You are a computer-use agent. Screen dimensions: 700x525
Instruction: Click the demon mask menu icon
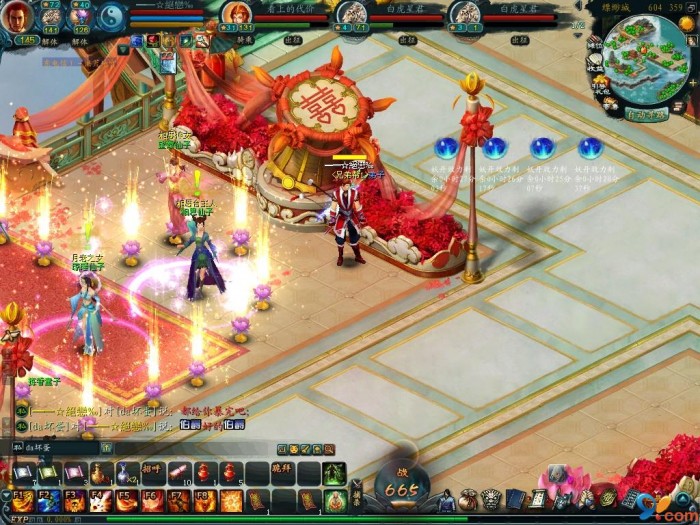point(491,498)
